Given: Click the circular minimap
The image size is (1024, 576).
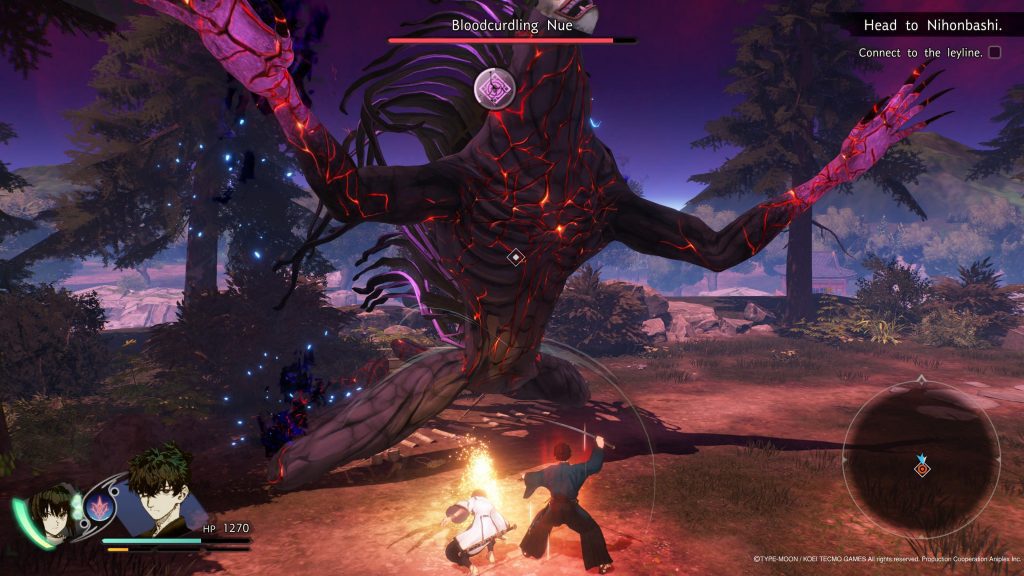Looking at the screenshot, I should tap(921, 458).
